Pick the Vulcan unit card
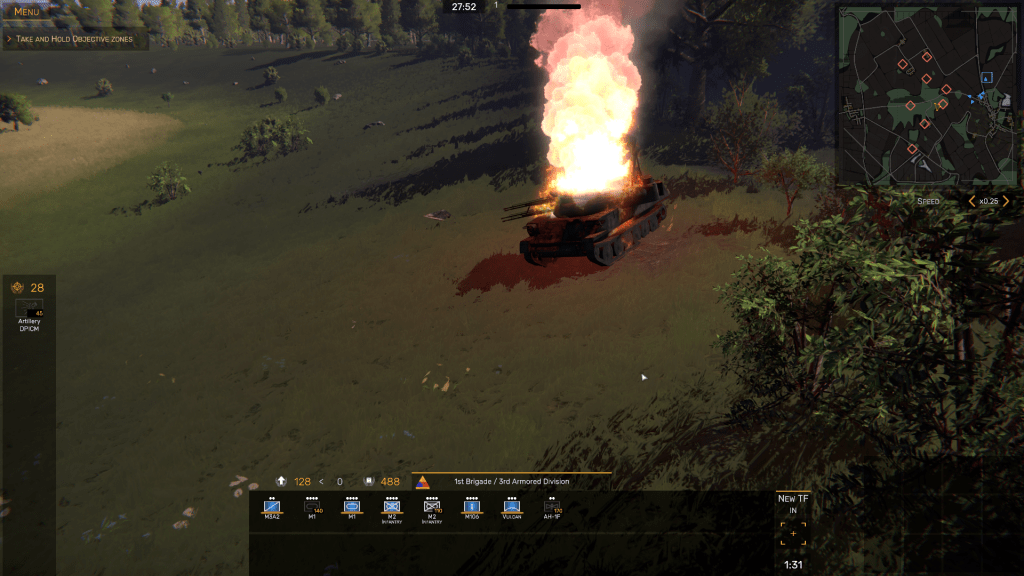 click(x=512, y=509)
